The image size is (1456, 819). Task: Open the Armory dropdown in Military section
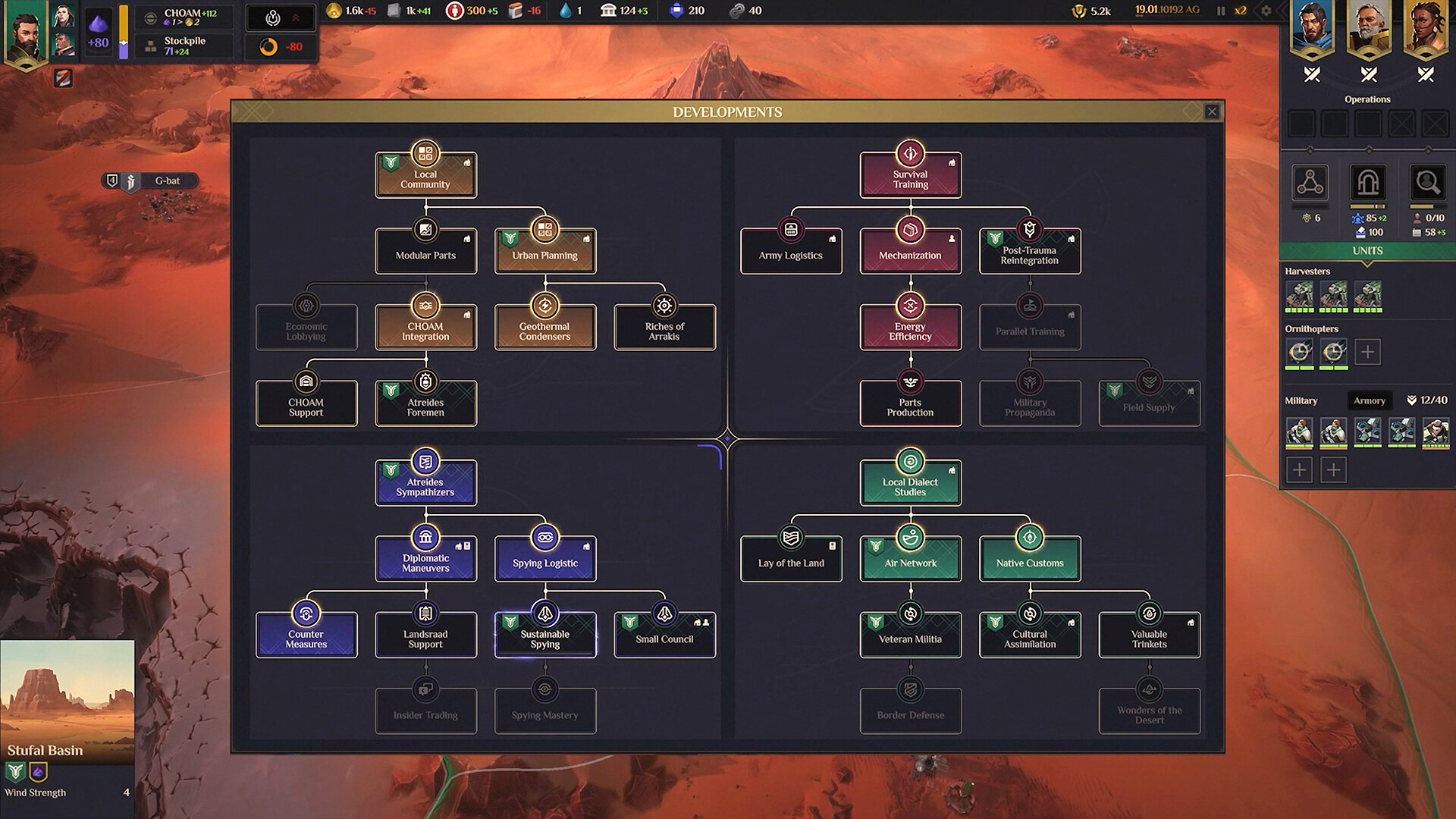click(x=1369, y=400)
